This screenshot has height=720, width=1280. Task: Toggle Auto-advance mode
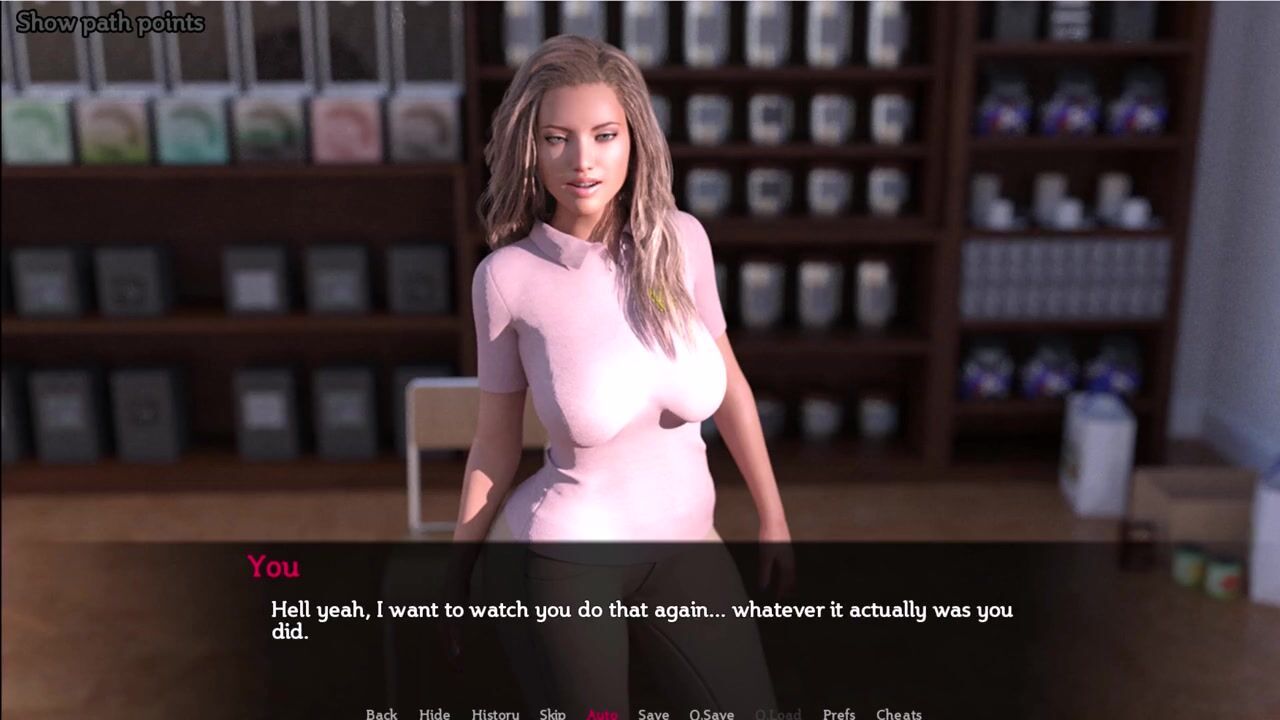602,713
